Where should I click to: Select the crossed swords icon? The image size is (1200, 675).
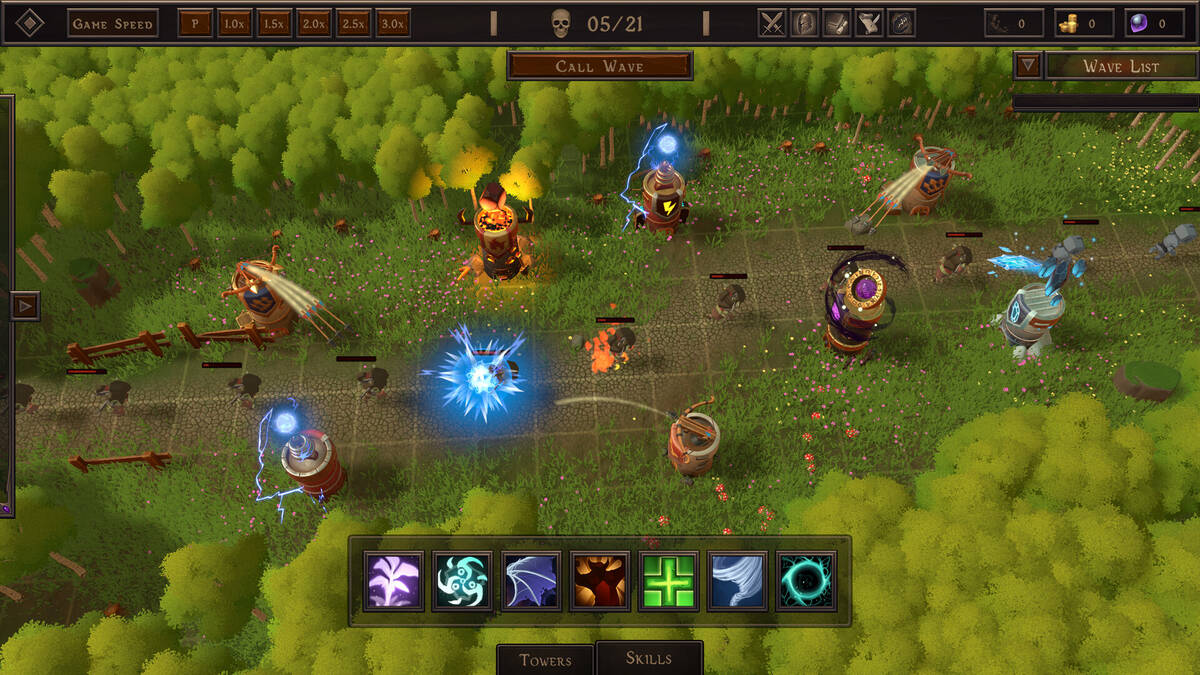tap(772, 23)
